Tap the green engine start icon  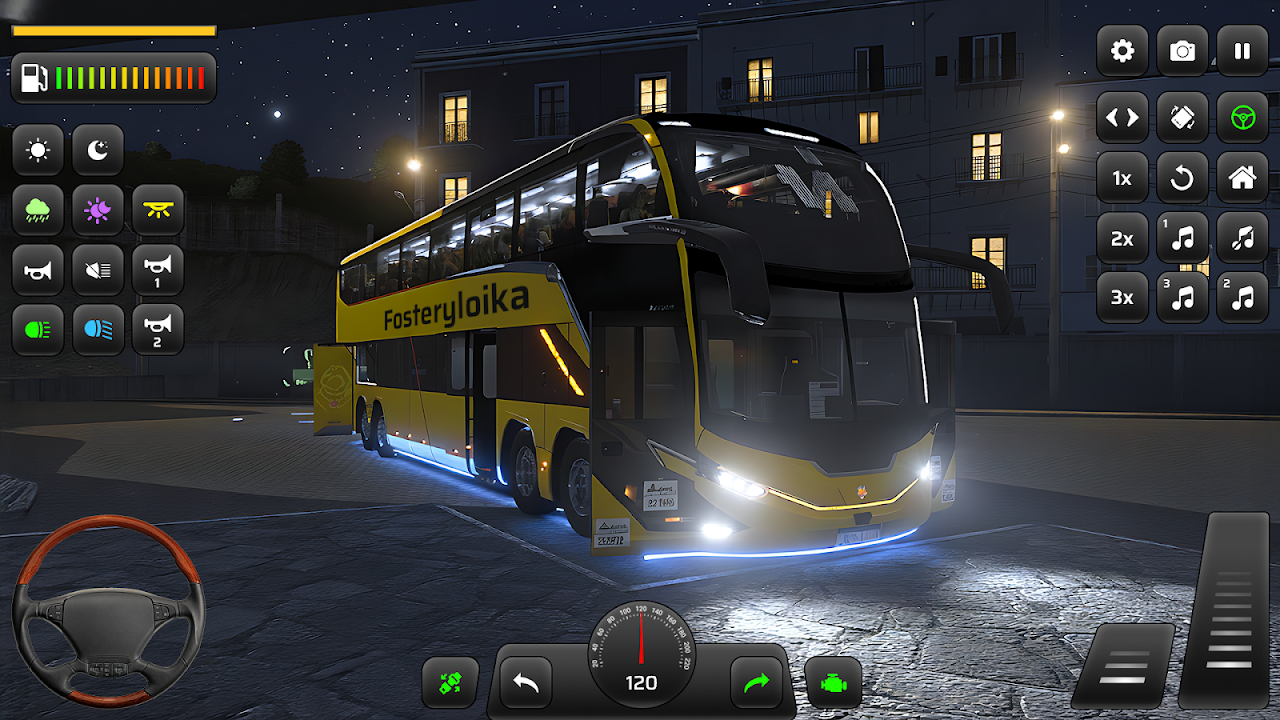click(x=833, y=683)
